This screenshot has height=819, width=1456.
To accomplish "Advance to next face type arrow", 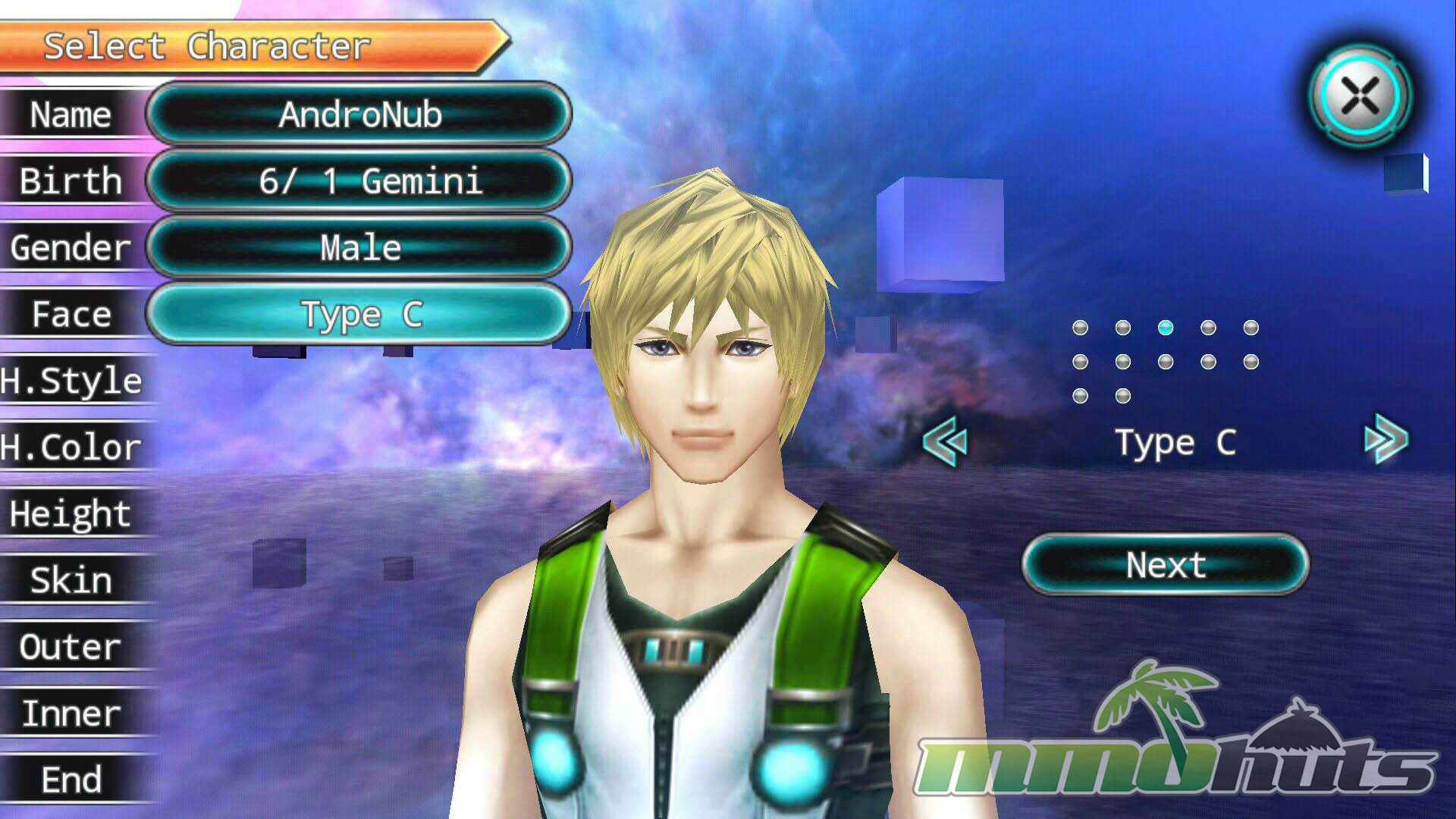I will point(1386,440).
